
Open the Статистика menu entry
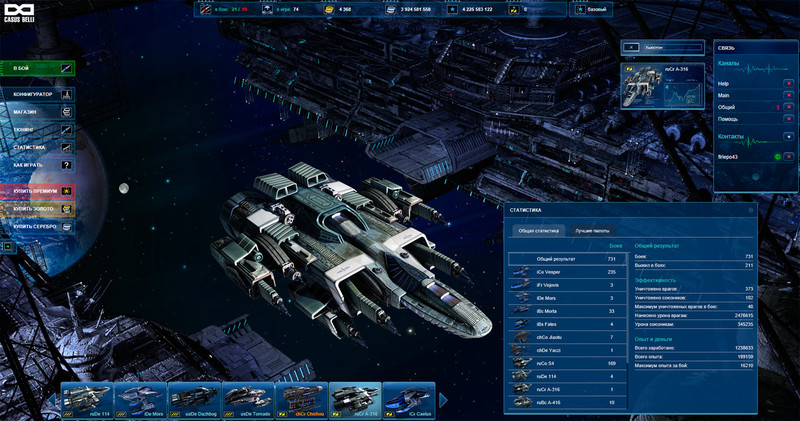[38, 146]
